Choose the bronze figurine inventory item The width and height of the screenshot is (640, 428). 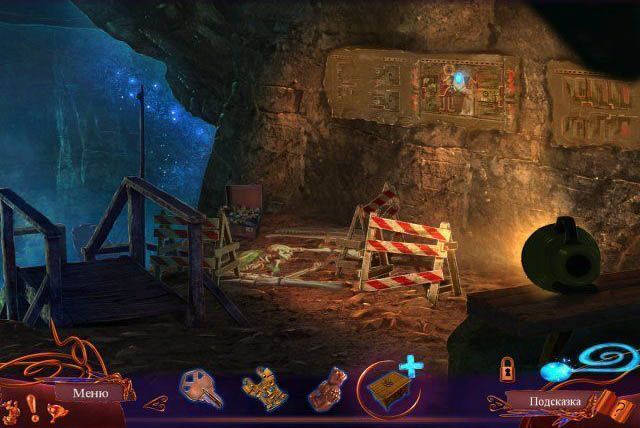[327, 391]
